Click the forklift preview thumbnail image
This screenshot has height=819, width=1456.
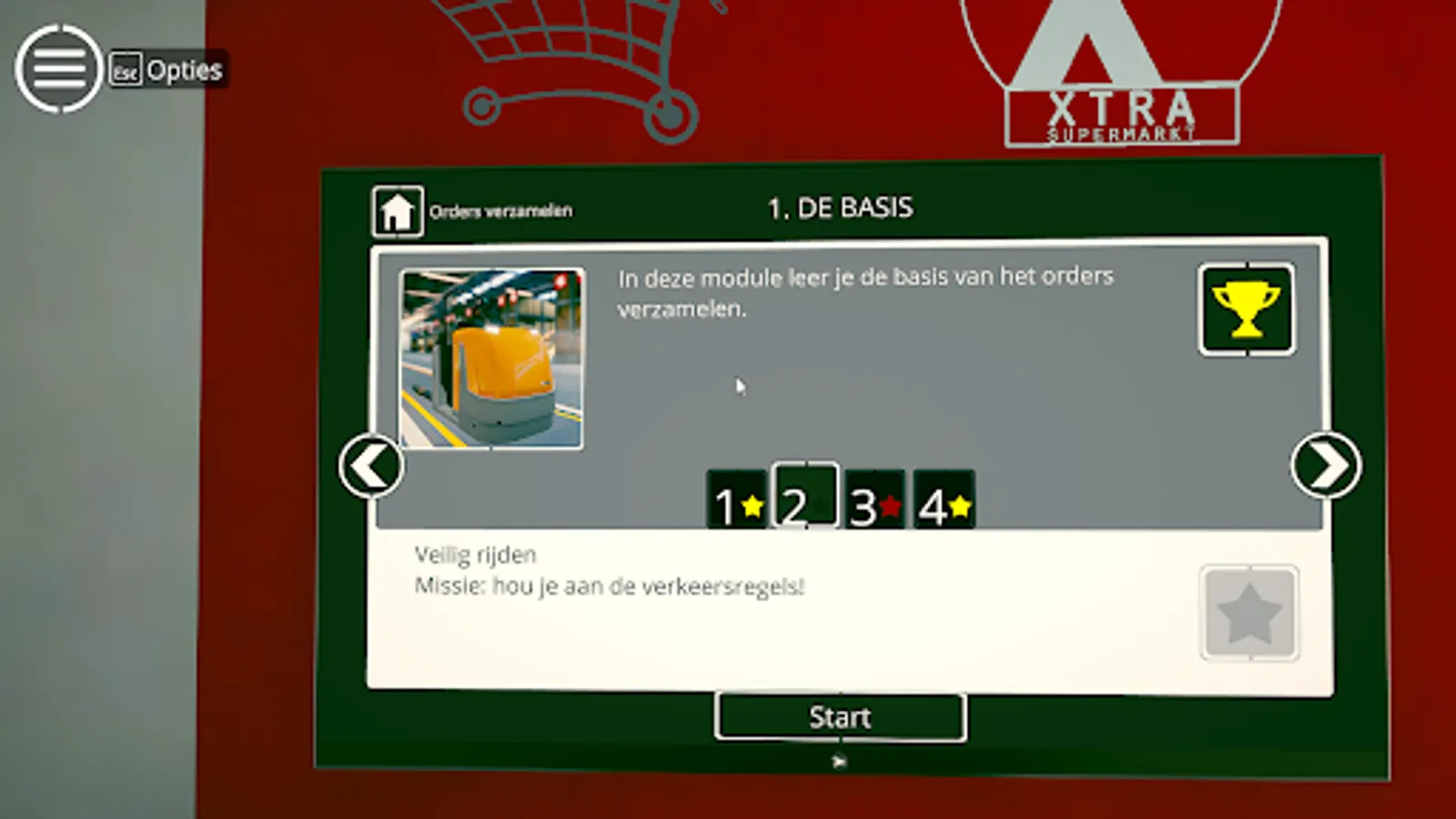490,356
